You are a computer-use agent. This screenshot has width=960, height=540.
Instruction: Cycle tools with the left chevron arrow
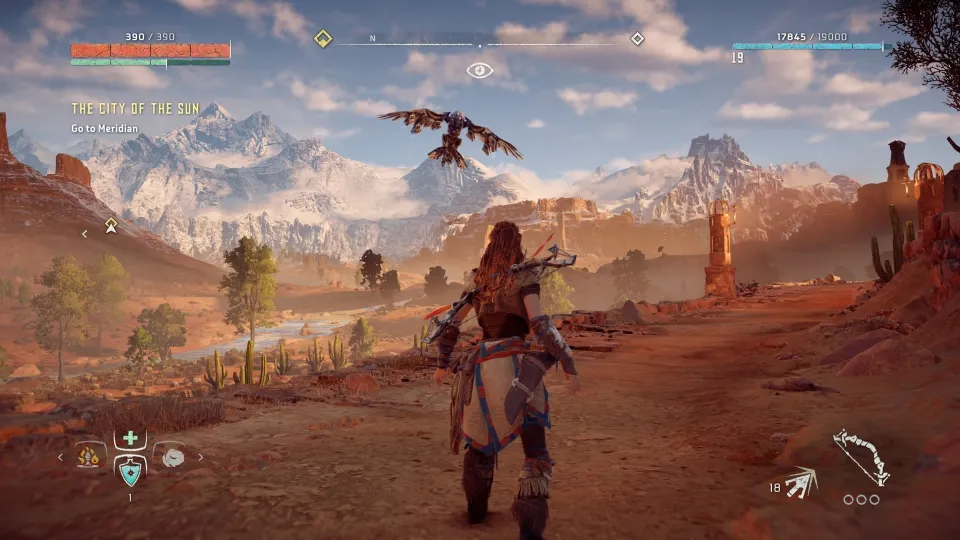pyautogui.click(x=60, y=457)
